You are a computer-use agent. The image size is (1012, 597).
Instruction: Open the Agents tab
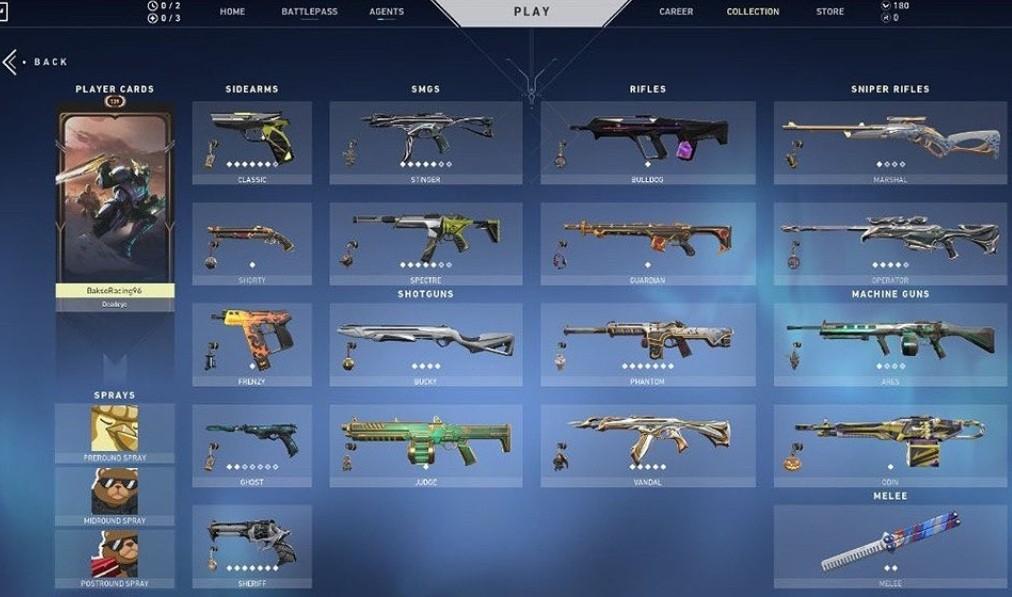tap(386, 12)
